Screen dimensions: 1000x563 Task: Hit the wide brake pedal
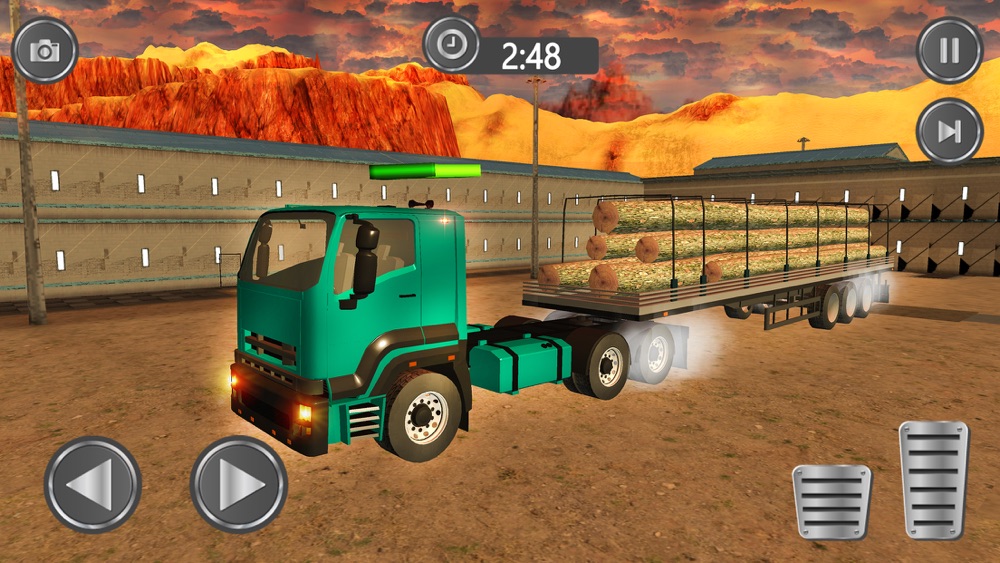[x=832, y=502]
